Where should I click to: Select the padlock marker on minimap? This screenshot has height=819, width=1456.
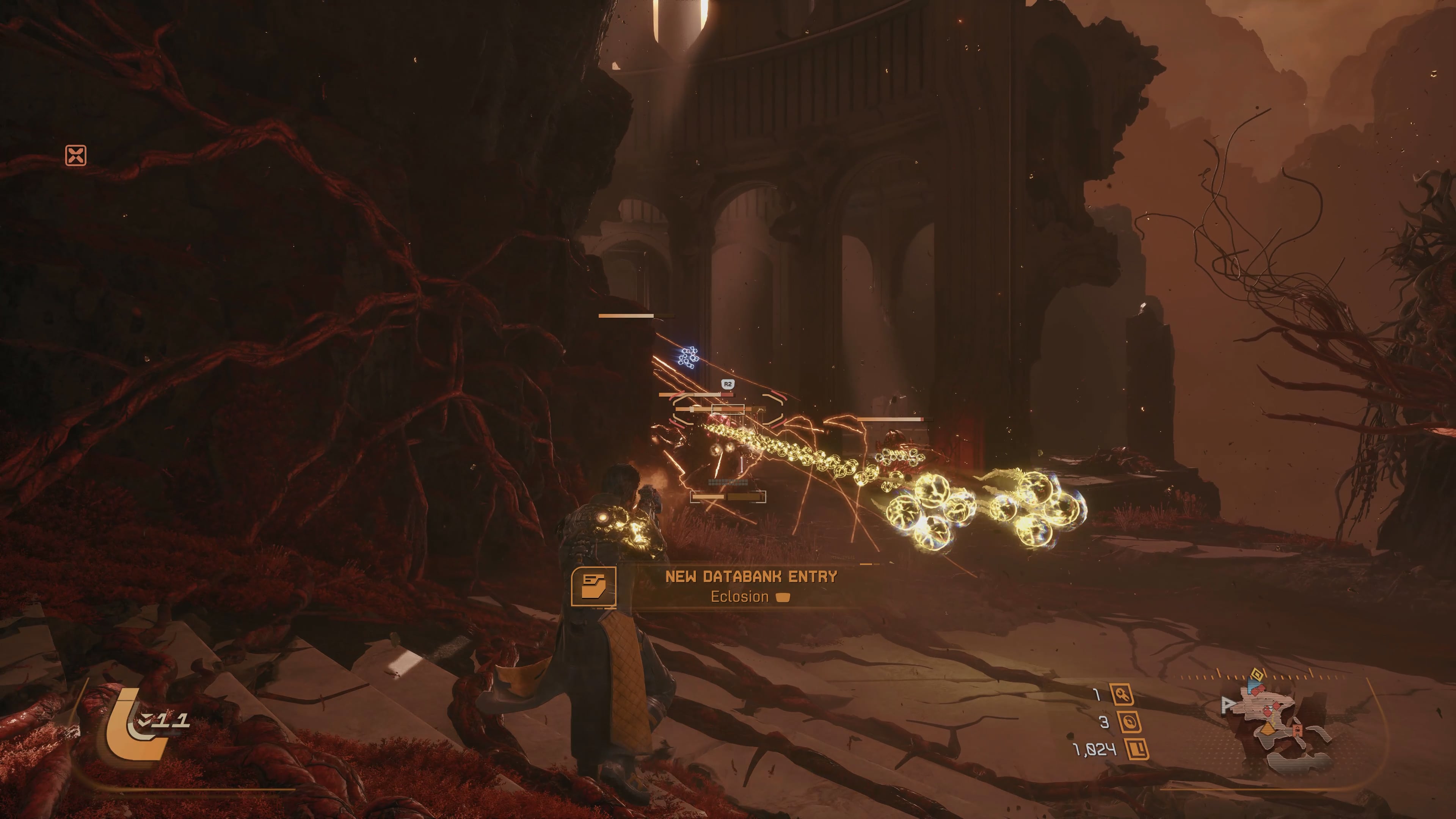point(1298,731)
